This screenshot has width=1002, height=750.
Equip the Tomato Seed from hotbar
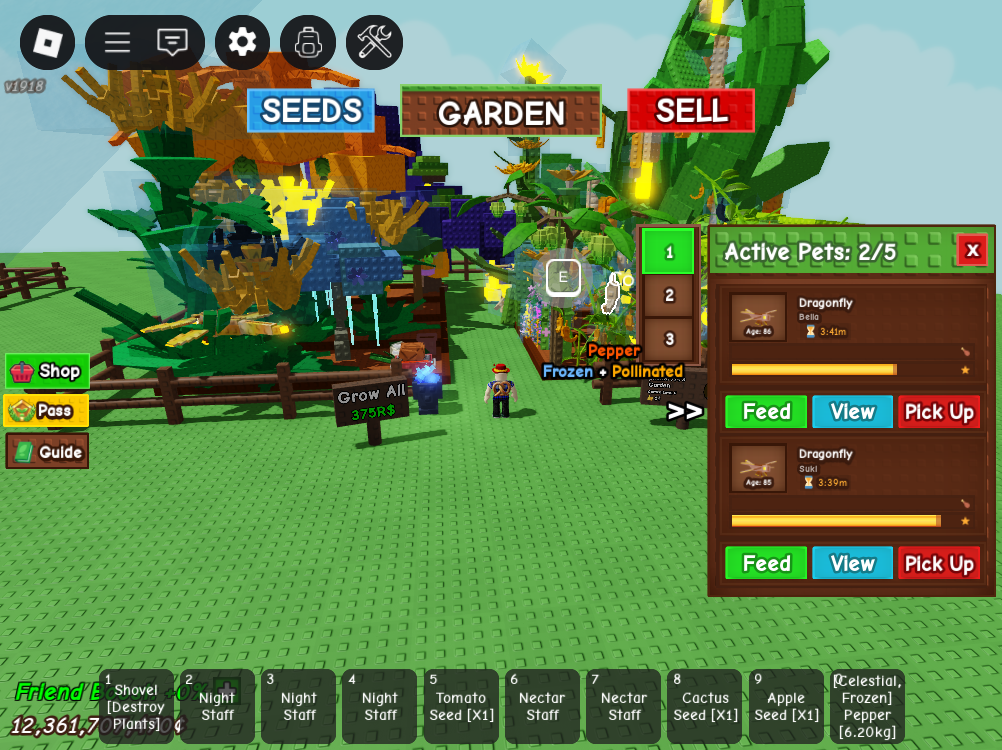point(461,707)
